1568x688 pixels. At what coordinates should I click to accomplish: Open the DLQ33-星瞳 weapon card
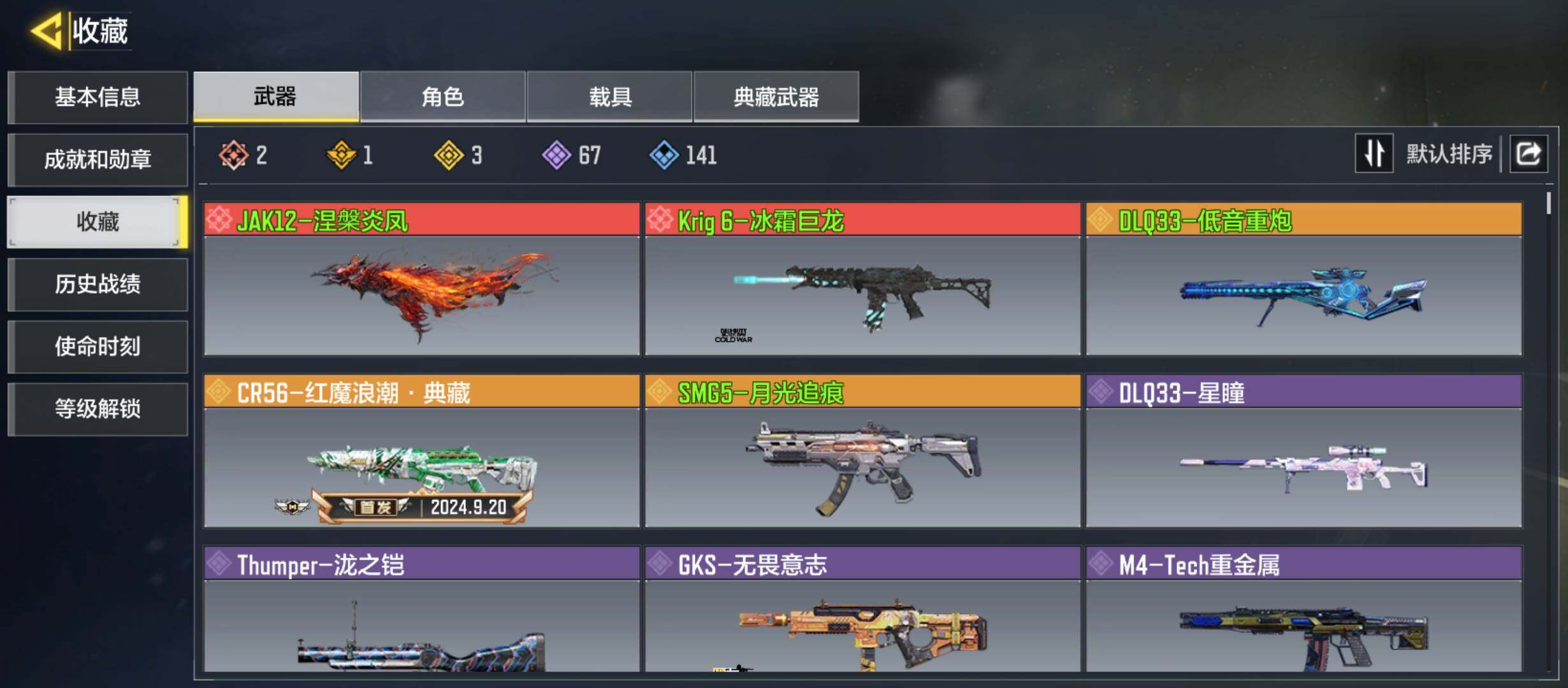click(x=1303, y=451)
